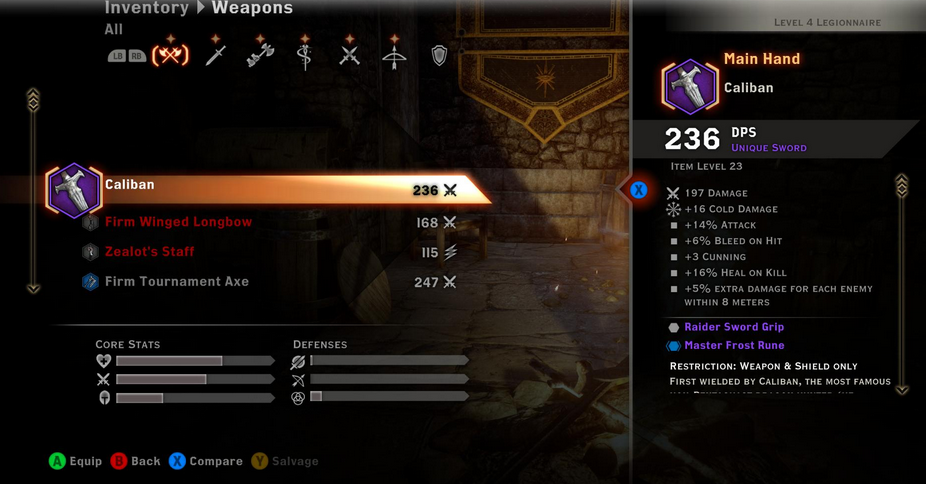Open the Raider Sword Grip upgrade
926x484 pixels.
tap(733, 327)
